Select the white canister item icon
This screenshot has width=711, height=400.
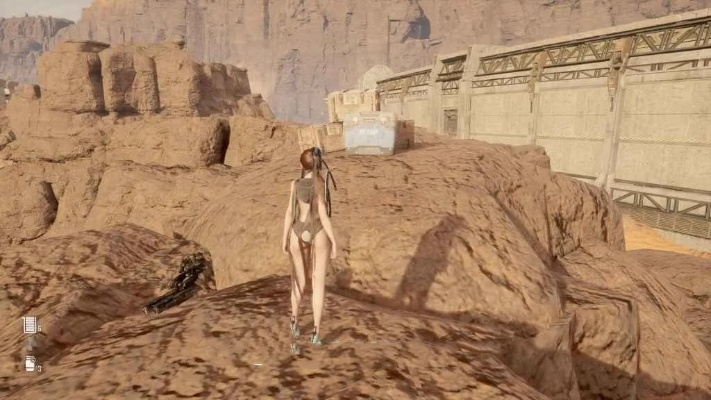click(29, 363)
